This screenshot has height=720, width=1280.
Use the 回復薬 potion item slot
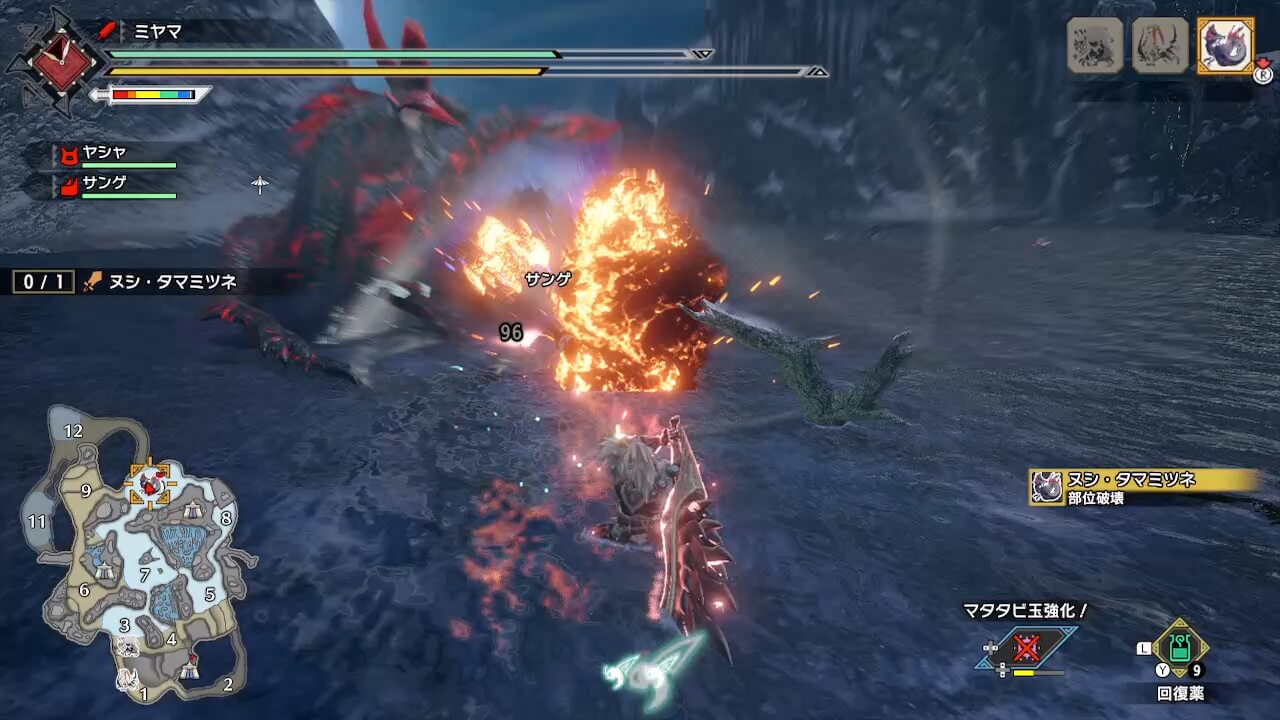coord(1180,649)
